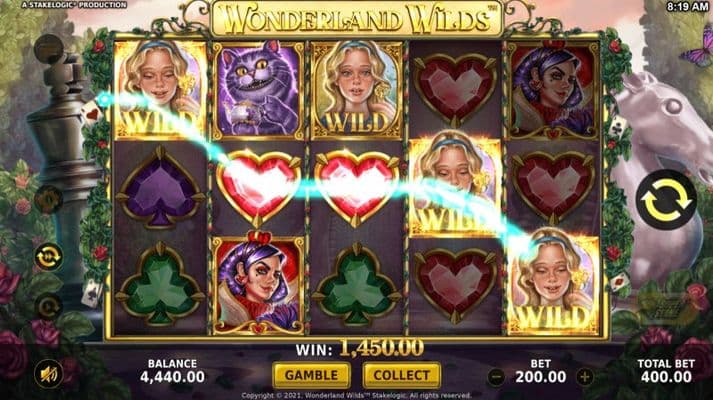
Task: Collect the 1,450.00 win
Action: pyautogui.click(x=403, y=376)
